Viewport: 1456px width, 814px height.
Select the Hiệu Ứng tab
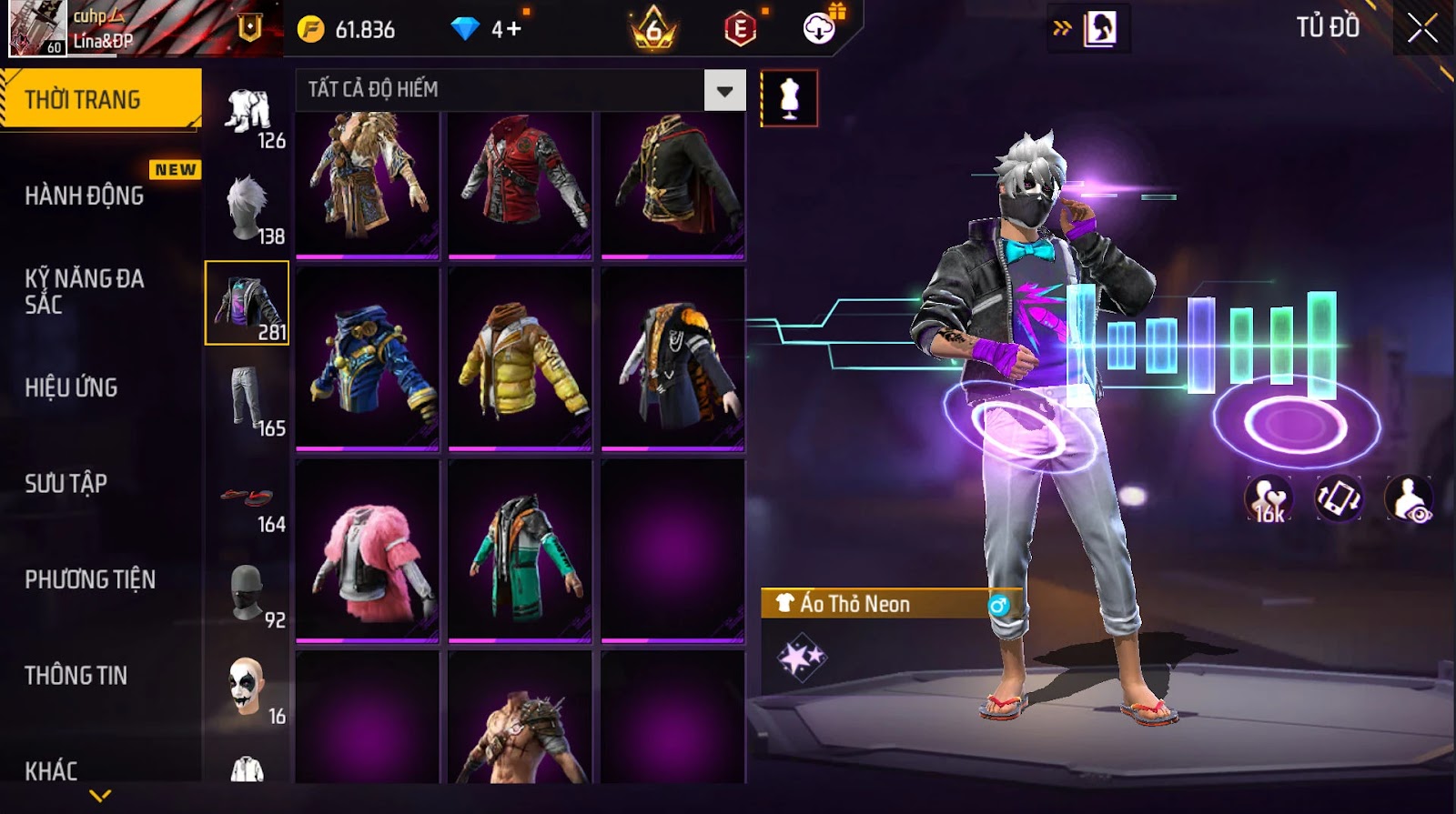(x=72, y=387)
